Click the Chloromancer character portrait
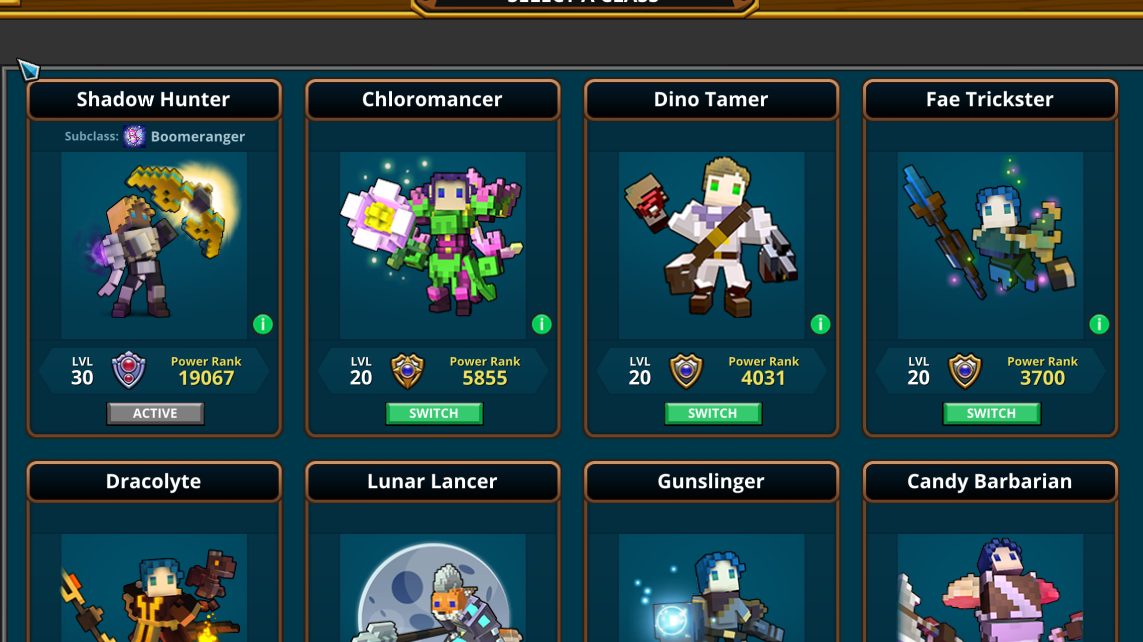1143x642 pixels. coord(432,245)
